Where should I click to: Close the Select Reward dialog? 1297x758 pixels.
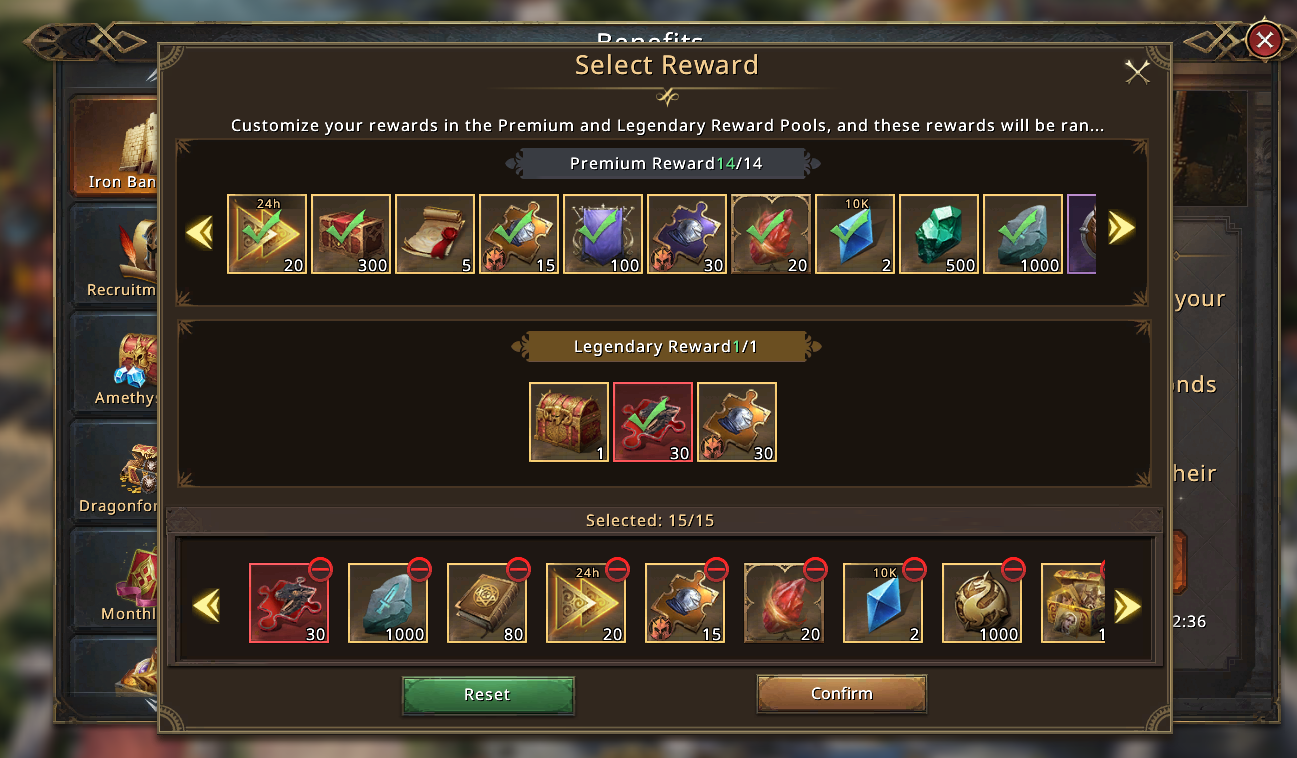1137,71
